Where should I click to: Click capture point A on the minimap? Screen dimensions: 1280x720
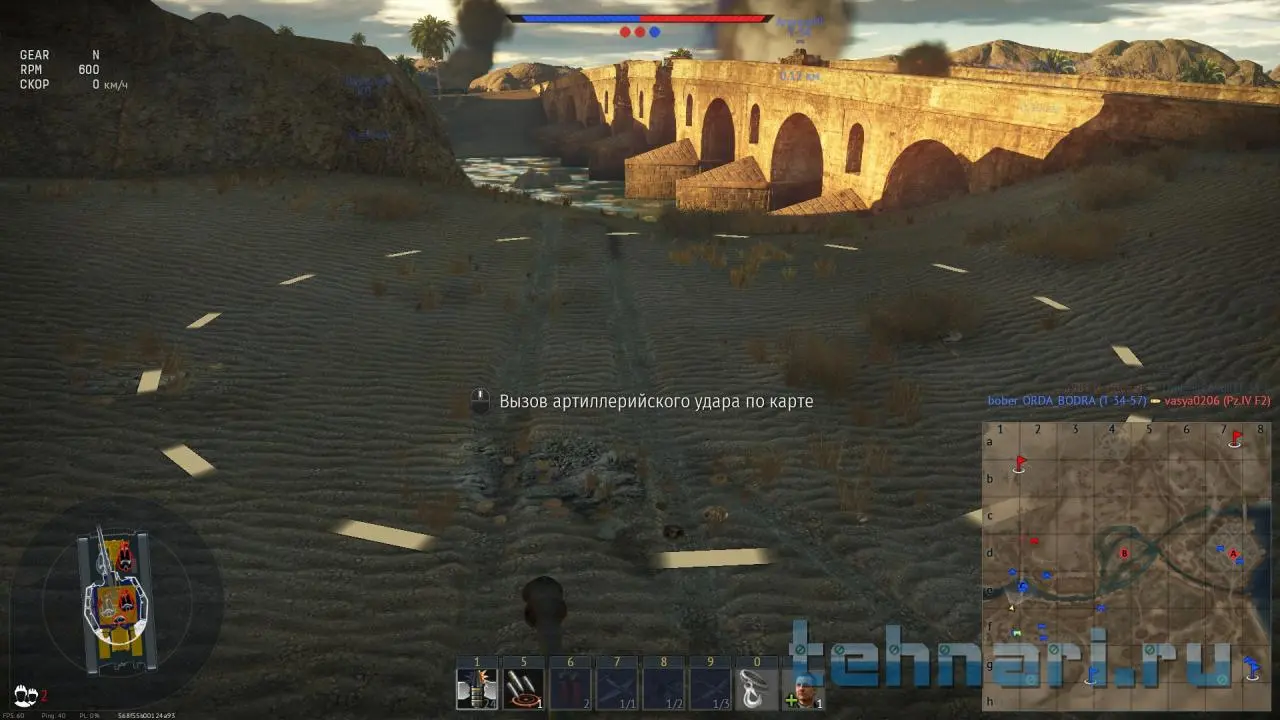(1233, 553)
